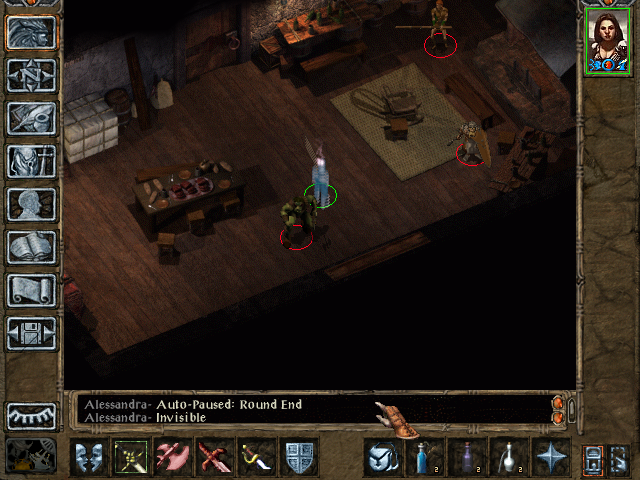Screen dimensions: 640x480
Task: Select the highlighted weapon slot
Action: click(x=130, y=457)
